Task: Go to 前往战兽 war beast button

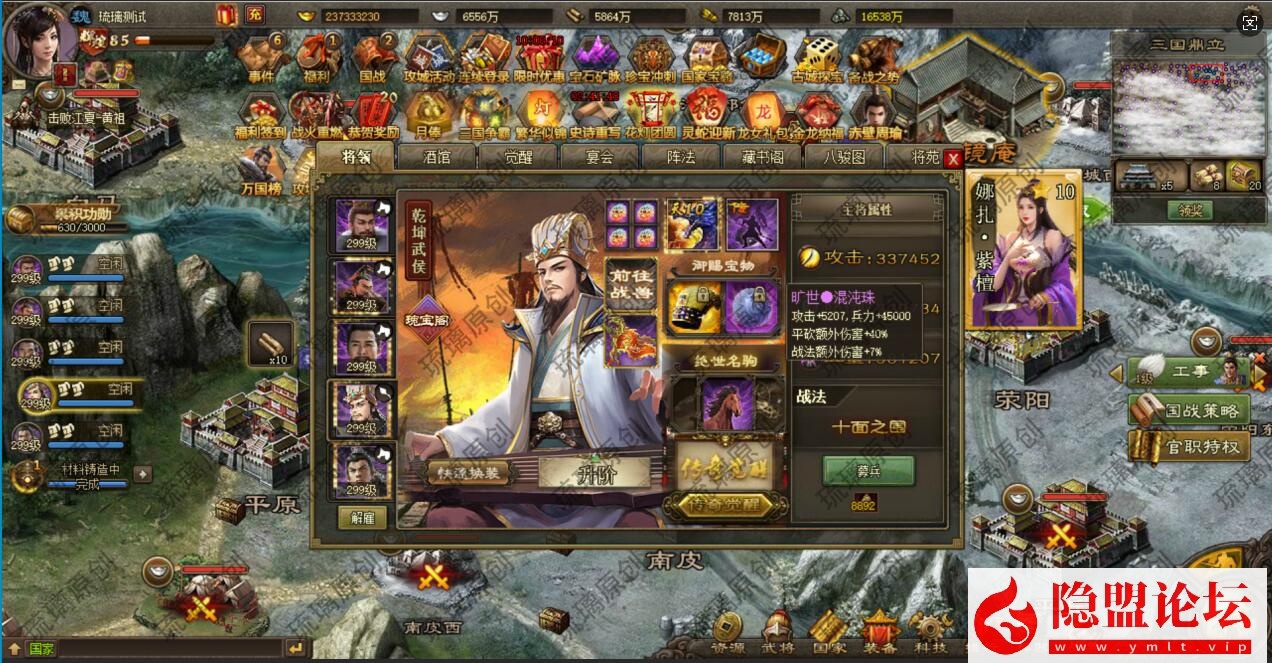Action: click(x=630, y=286)
